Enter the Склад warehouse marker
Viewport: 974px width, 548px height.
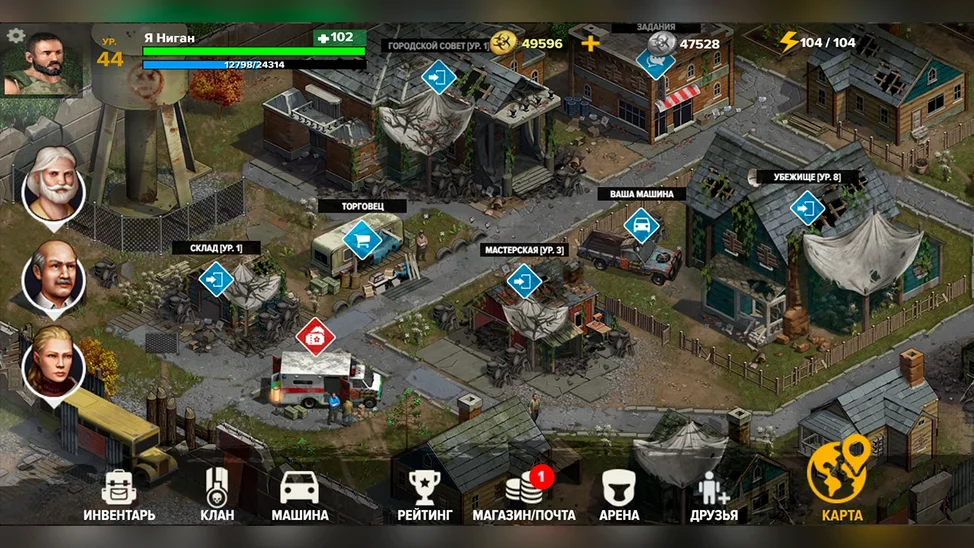216,279
